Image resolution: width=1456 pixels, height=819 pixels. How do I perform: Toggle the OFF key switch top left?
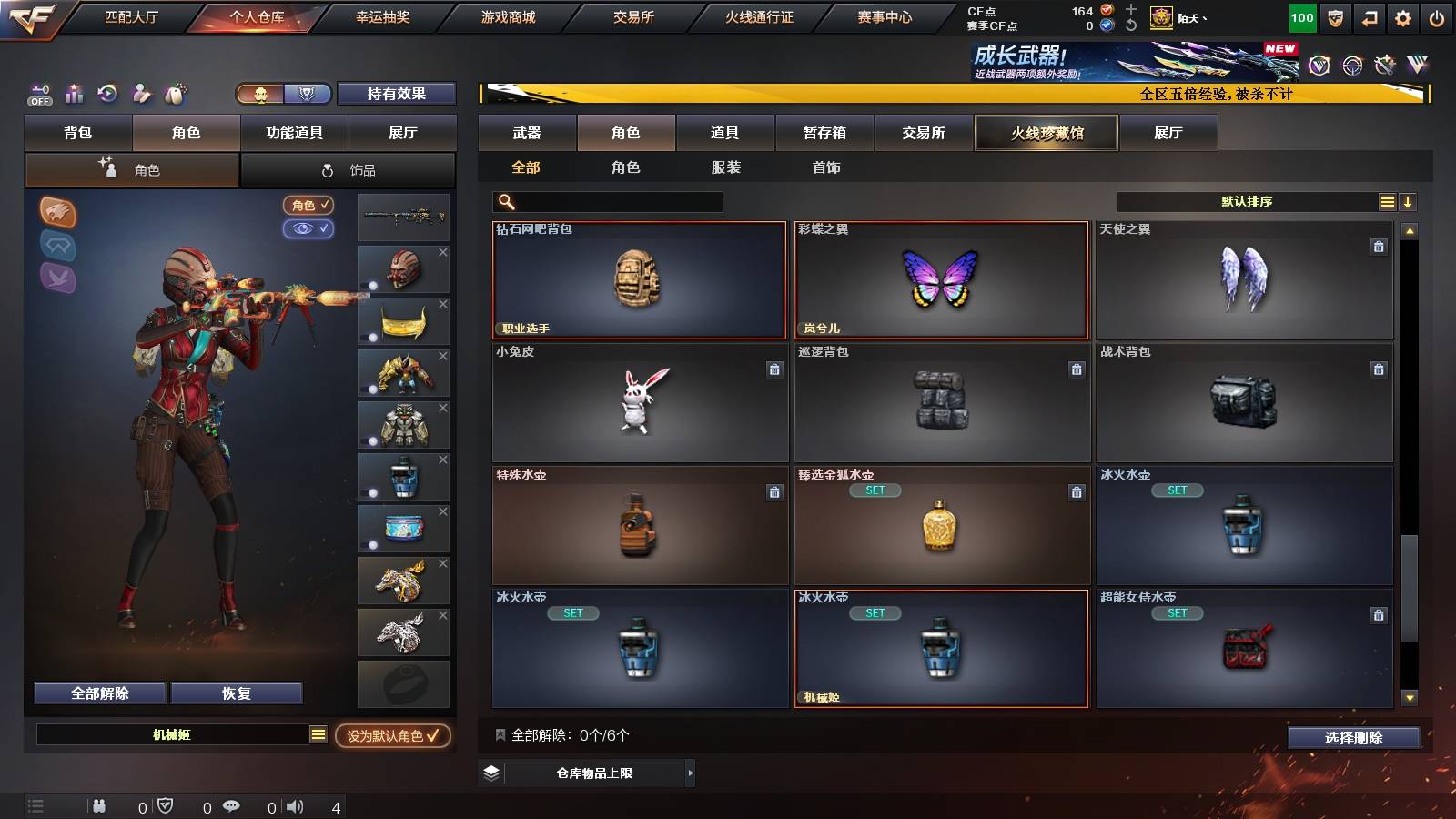pos(38,95)
